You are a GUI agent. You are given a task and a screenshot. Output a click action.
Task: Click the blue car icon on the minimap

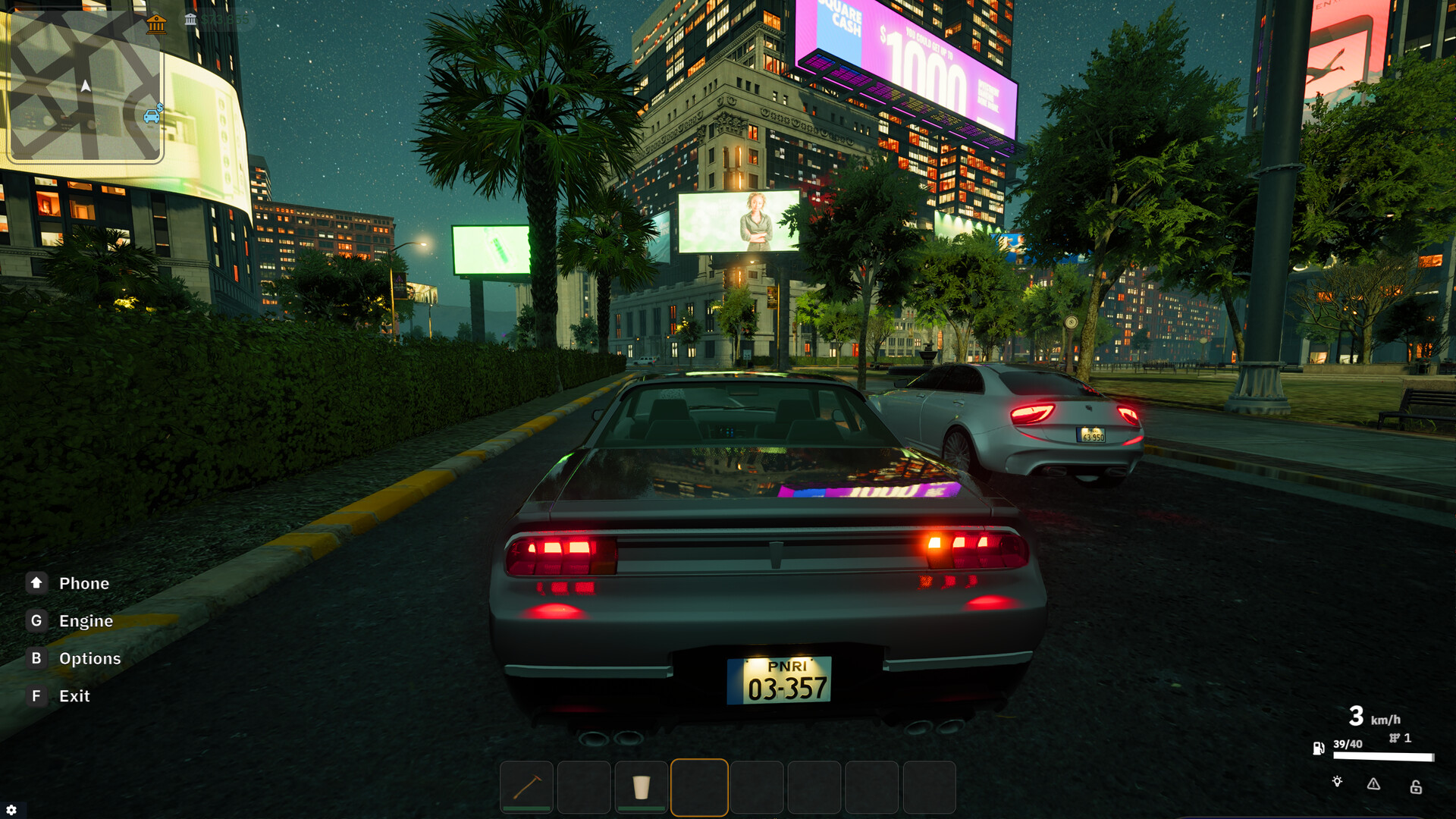coord(152,116)
